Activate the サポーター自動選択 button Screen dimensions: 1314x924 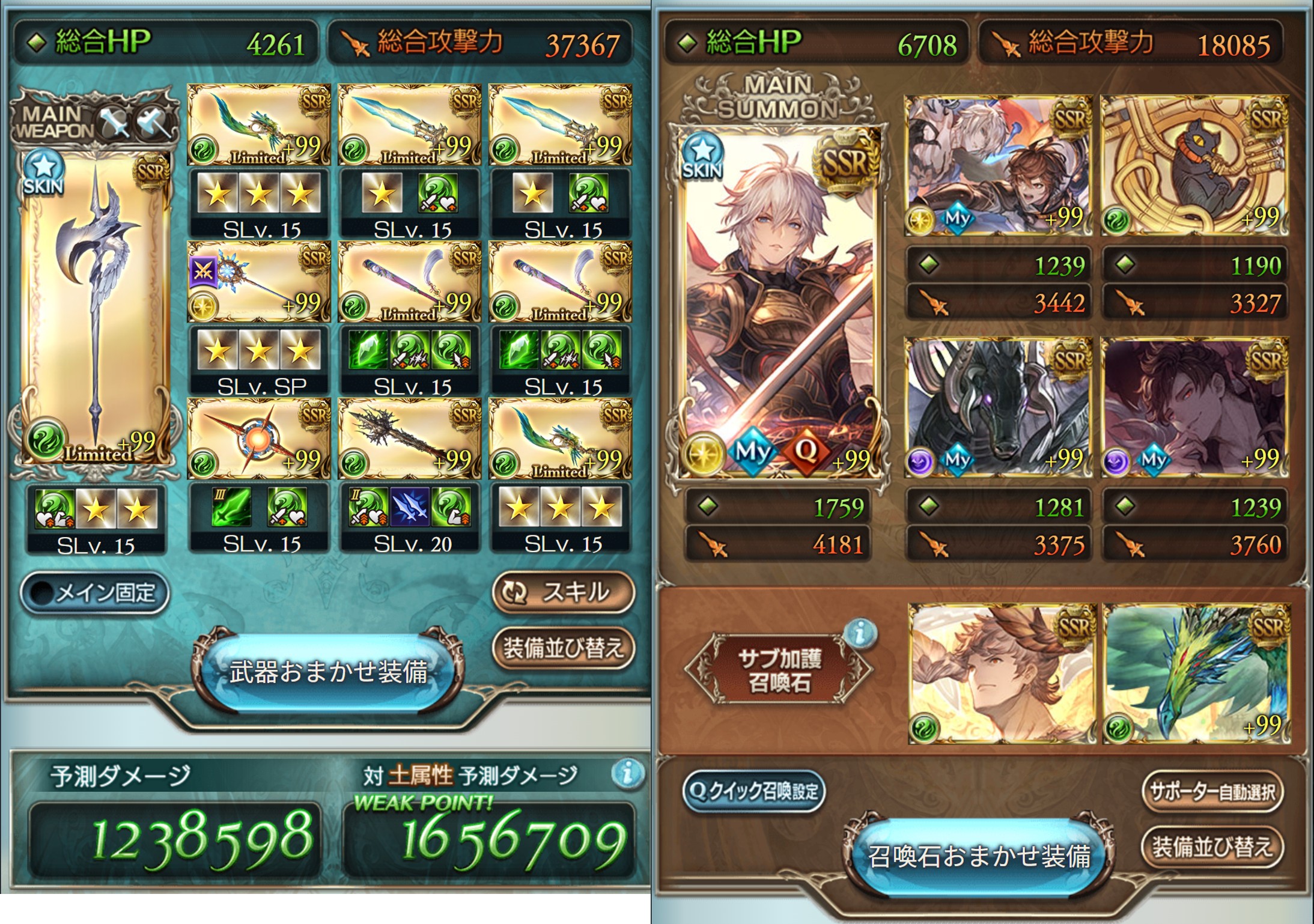[1212, 792]
